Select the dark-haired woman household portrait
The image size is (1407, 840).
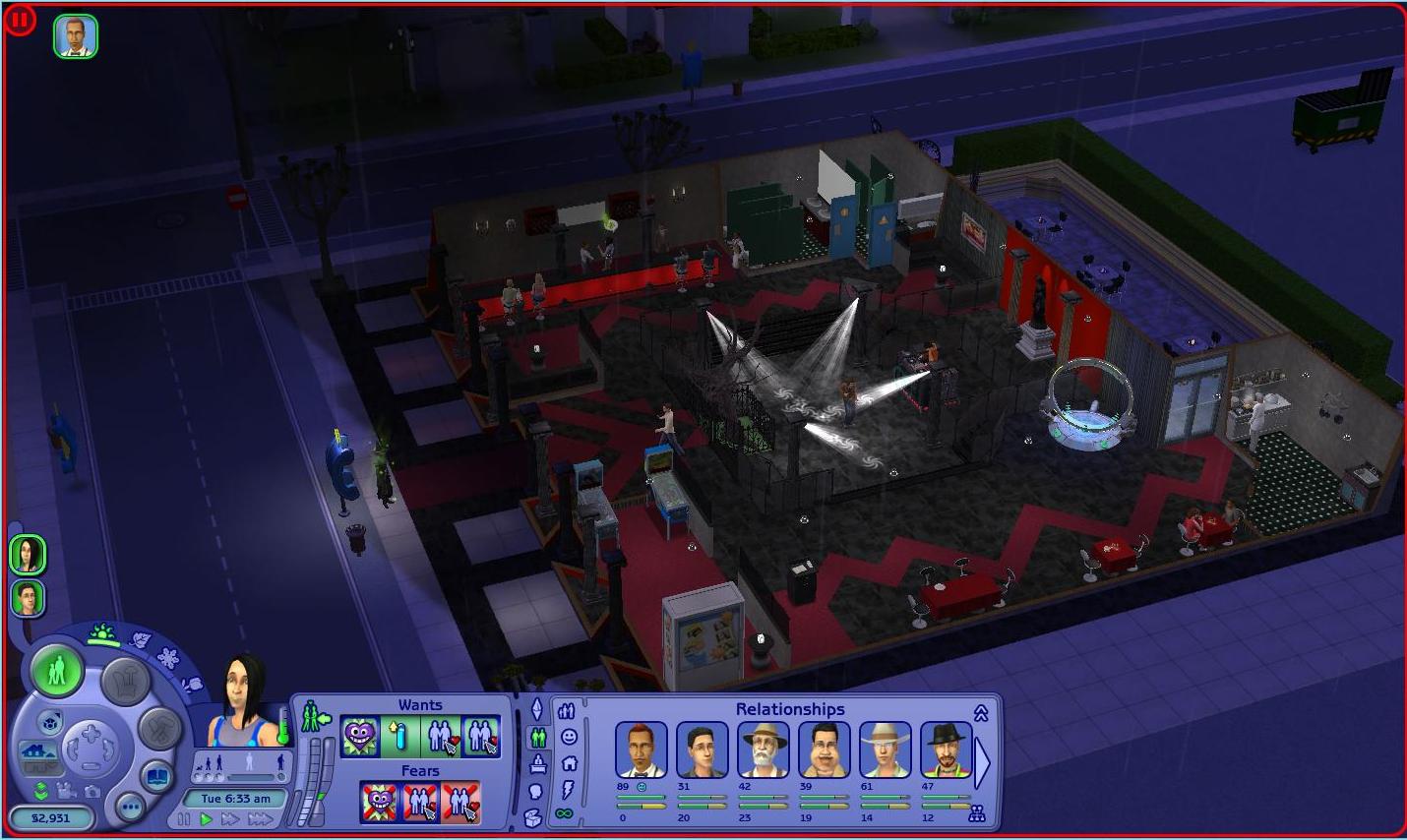coord(28,555)
